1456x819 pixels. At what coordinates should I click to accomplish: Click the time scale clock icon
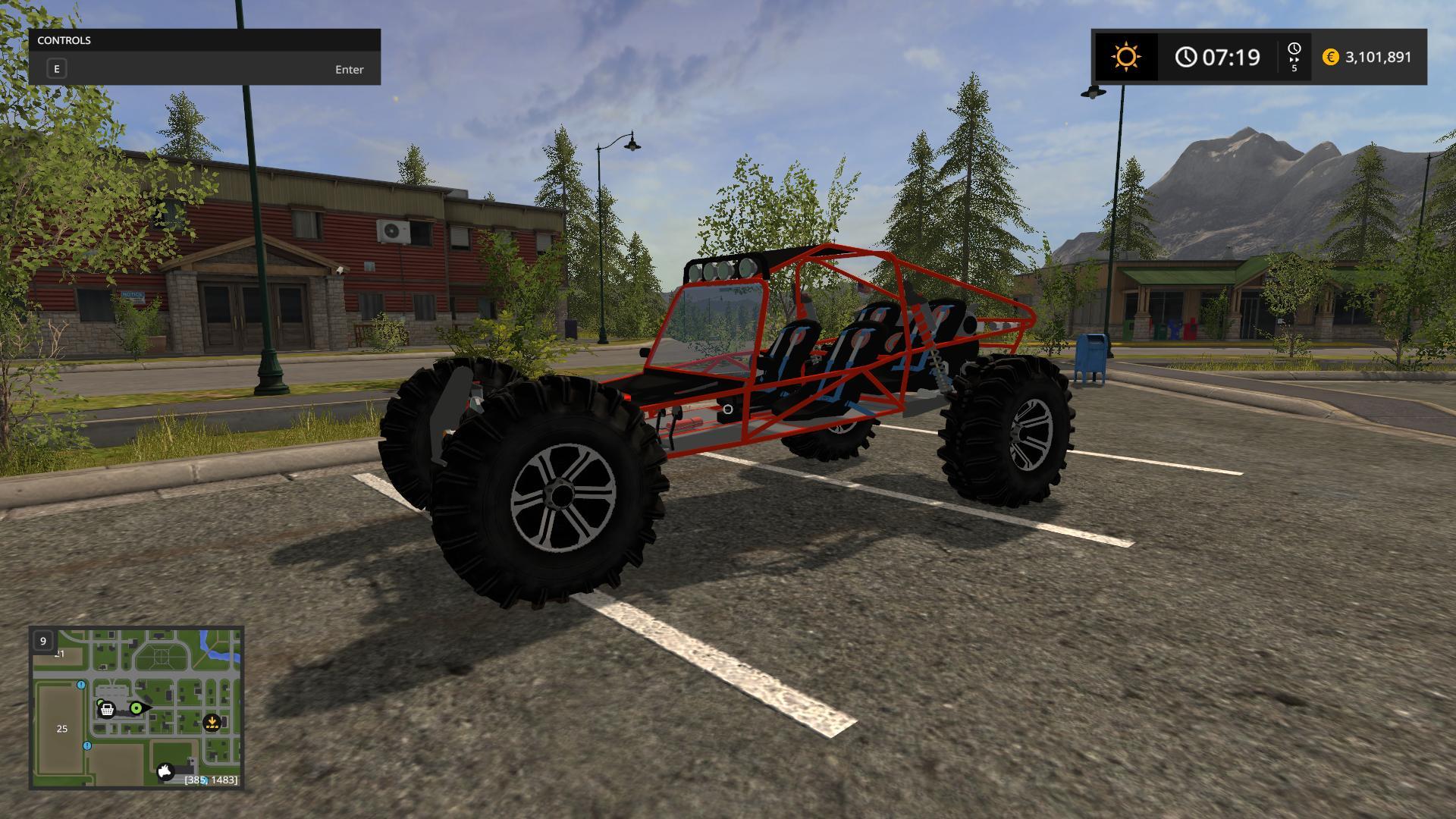[x=1294, y=50]
